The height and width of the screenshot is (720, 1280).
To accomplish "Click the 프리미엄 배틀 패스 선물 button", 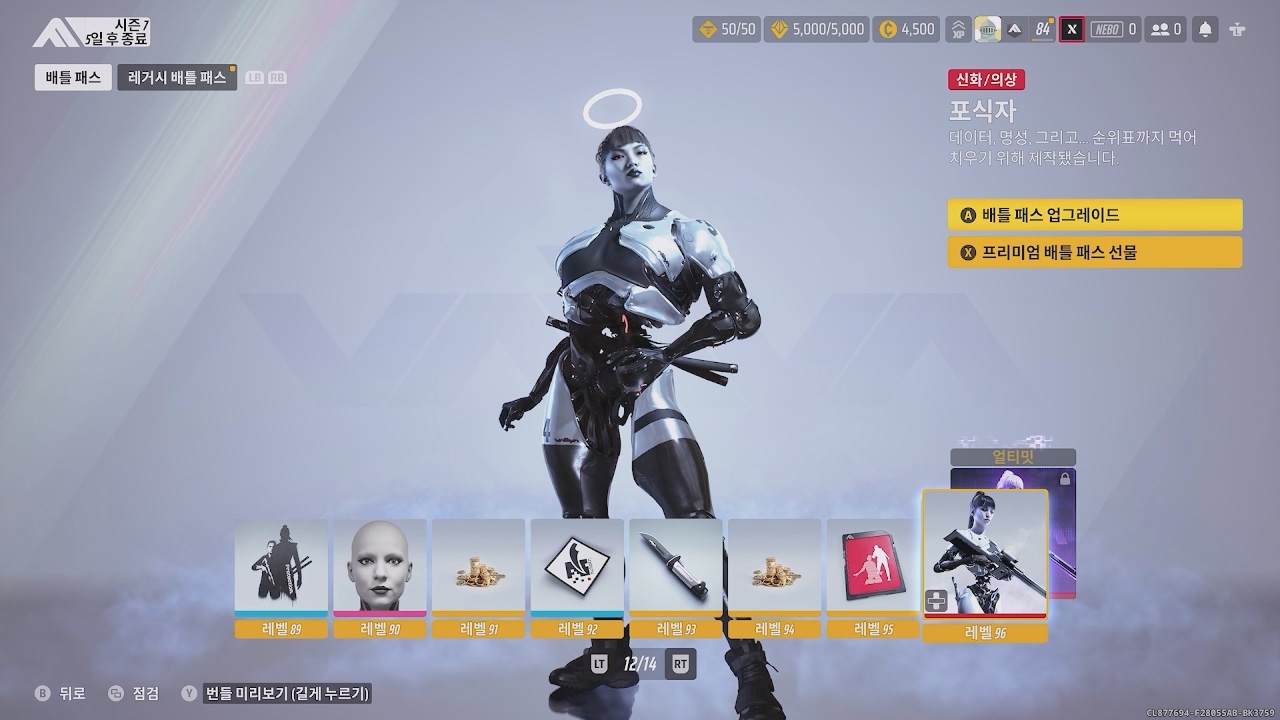I will (x=1094, y=252).
